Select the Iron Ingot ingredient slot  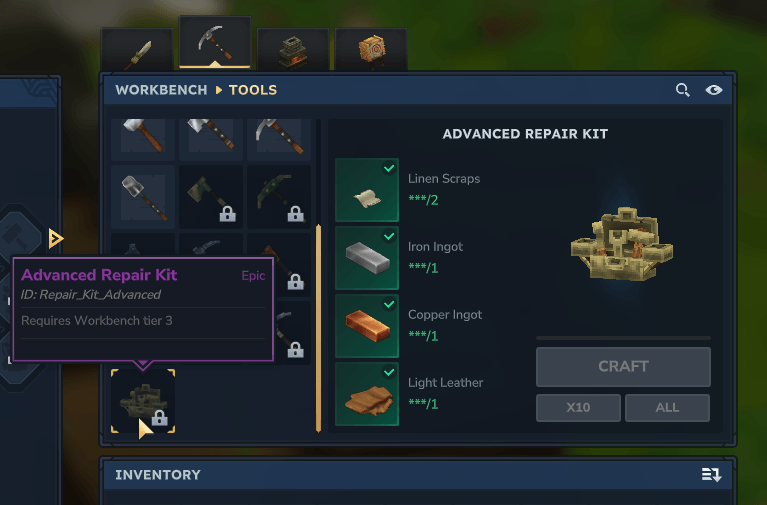tap(367, 258)
